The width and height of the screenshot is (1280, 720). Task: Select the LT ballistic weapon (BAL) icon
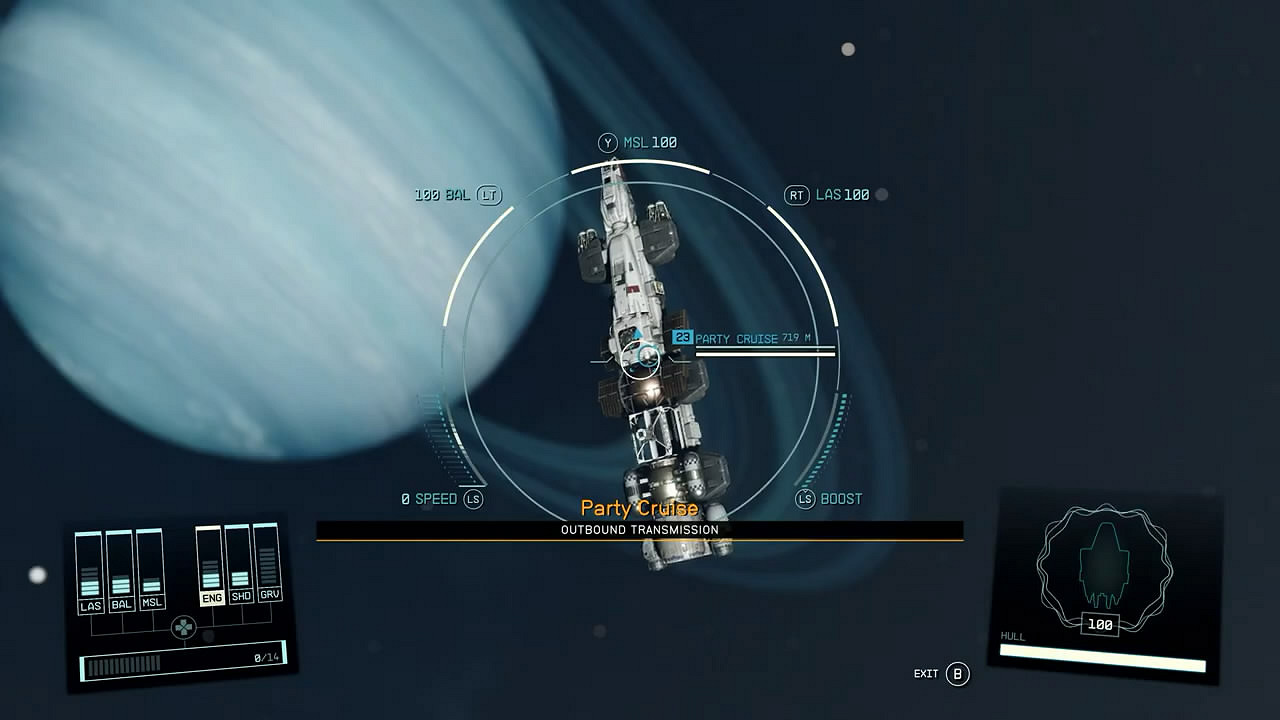click(x=488, y=194)
